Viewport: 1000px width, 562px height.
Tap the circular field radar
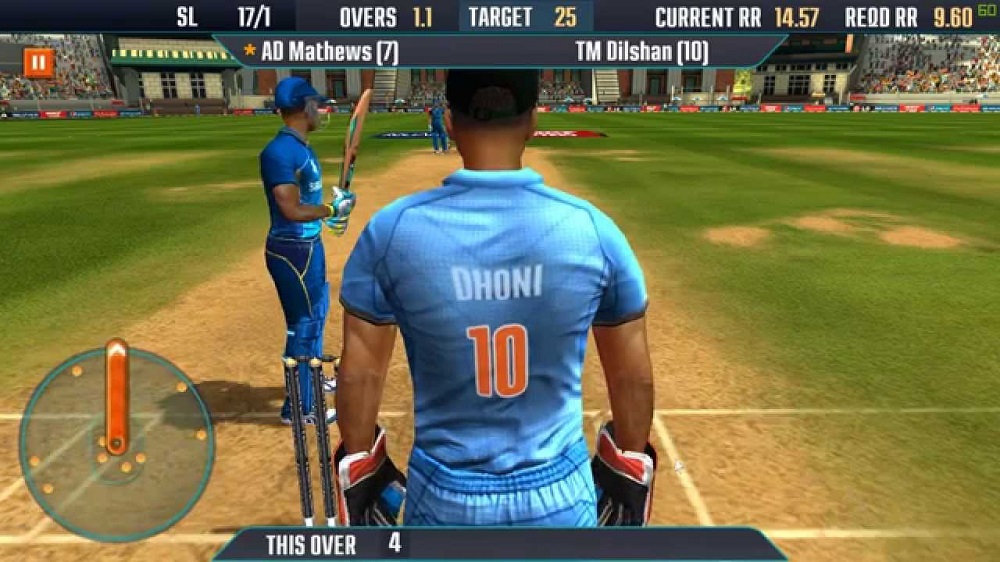click(116, 443)
